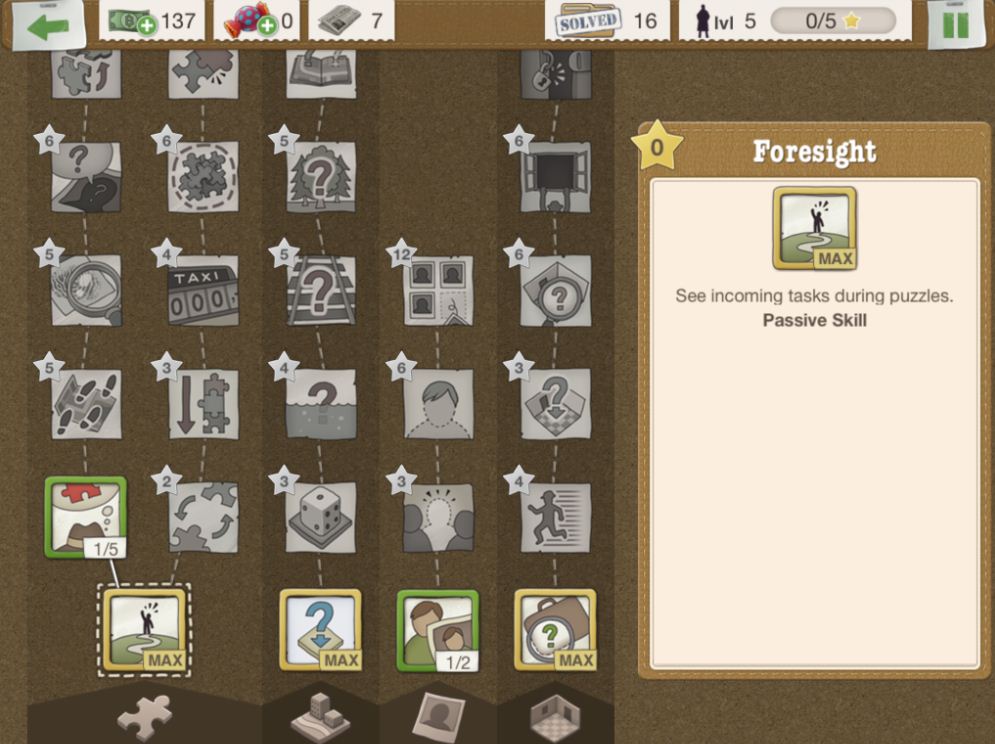The height and width of the screenshot is (744, 995).
Task: Select the locked footprints skill
Action: [x=86, y=404]
